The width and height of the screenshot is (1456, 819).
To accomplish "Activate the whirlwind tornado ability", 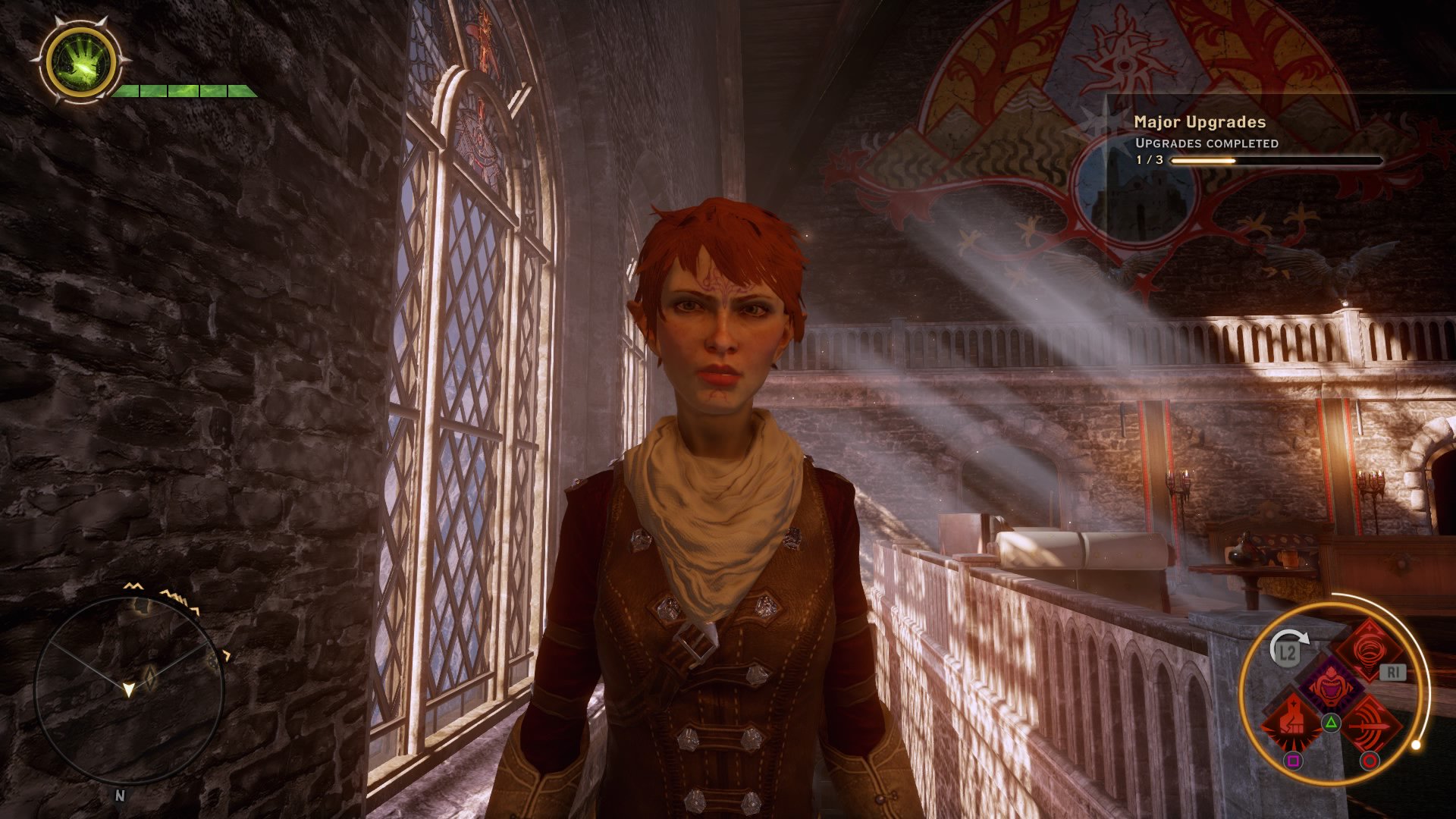I will coord(1370,652).
